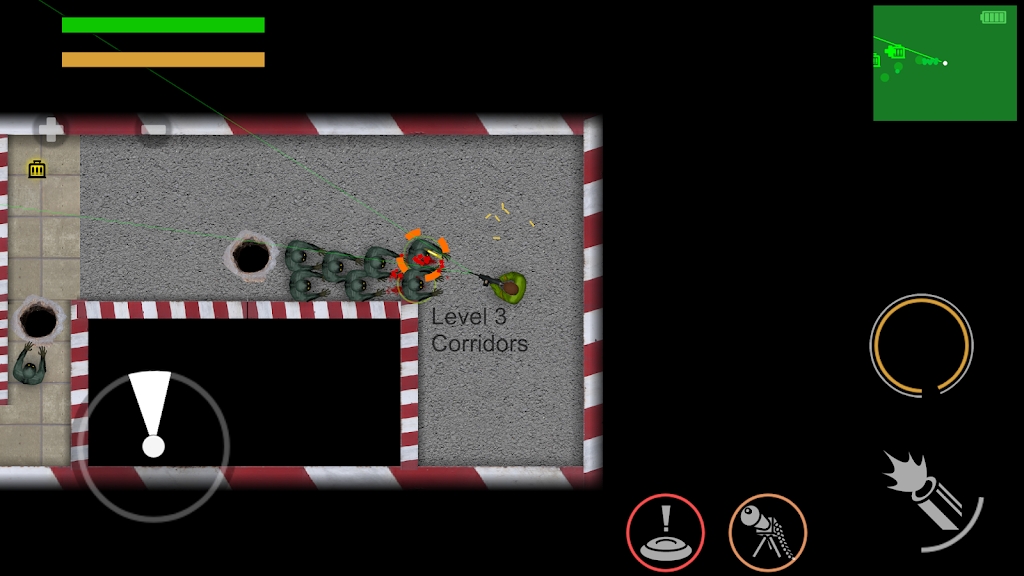Place a landmine with the red-ringed button
Image resolution: width=1024 pixels, height=576 pixels.
click(x=665, y=533)
